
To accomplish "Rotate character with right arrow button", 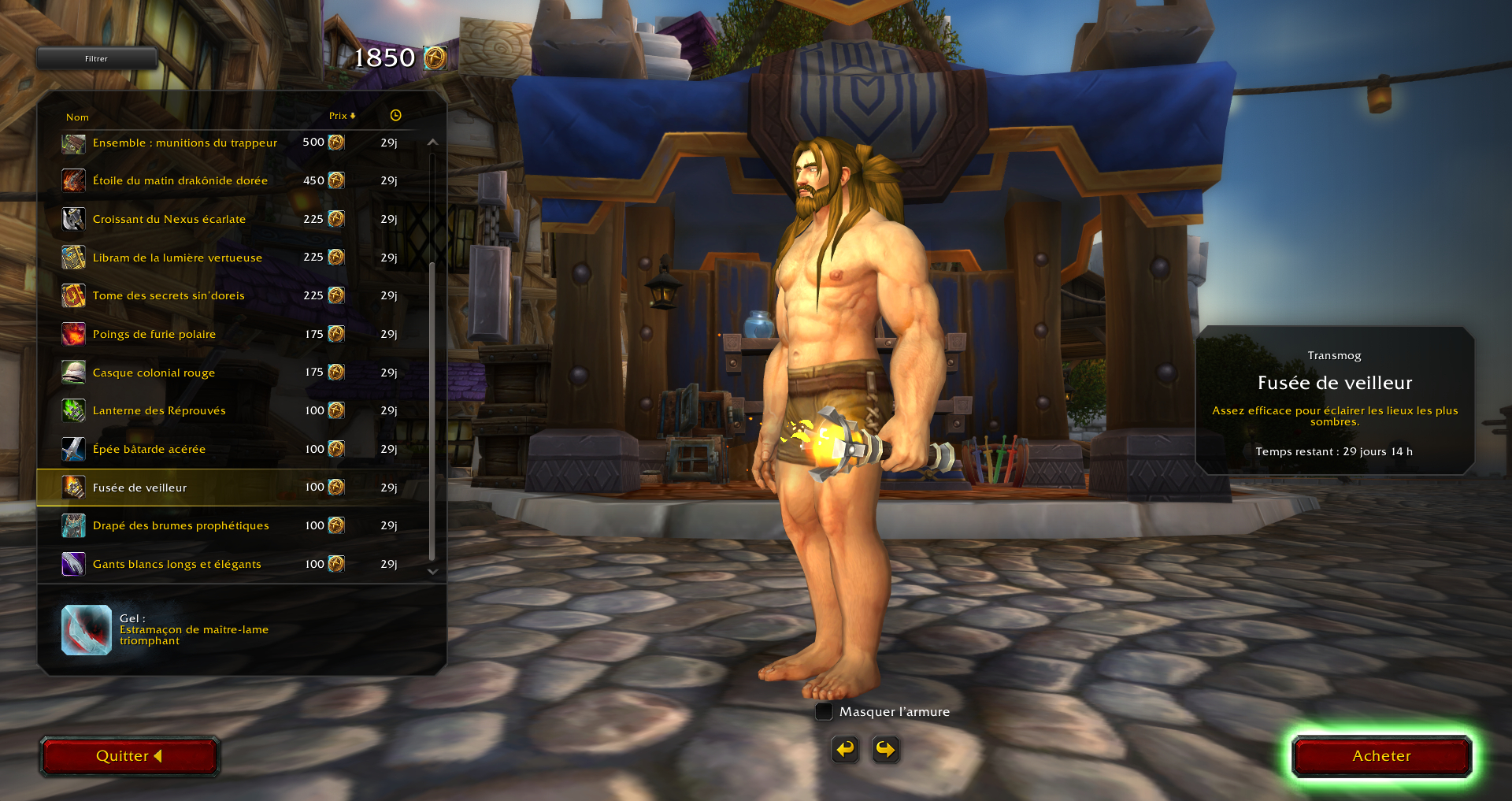I will [886, 749].
